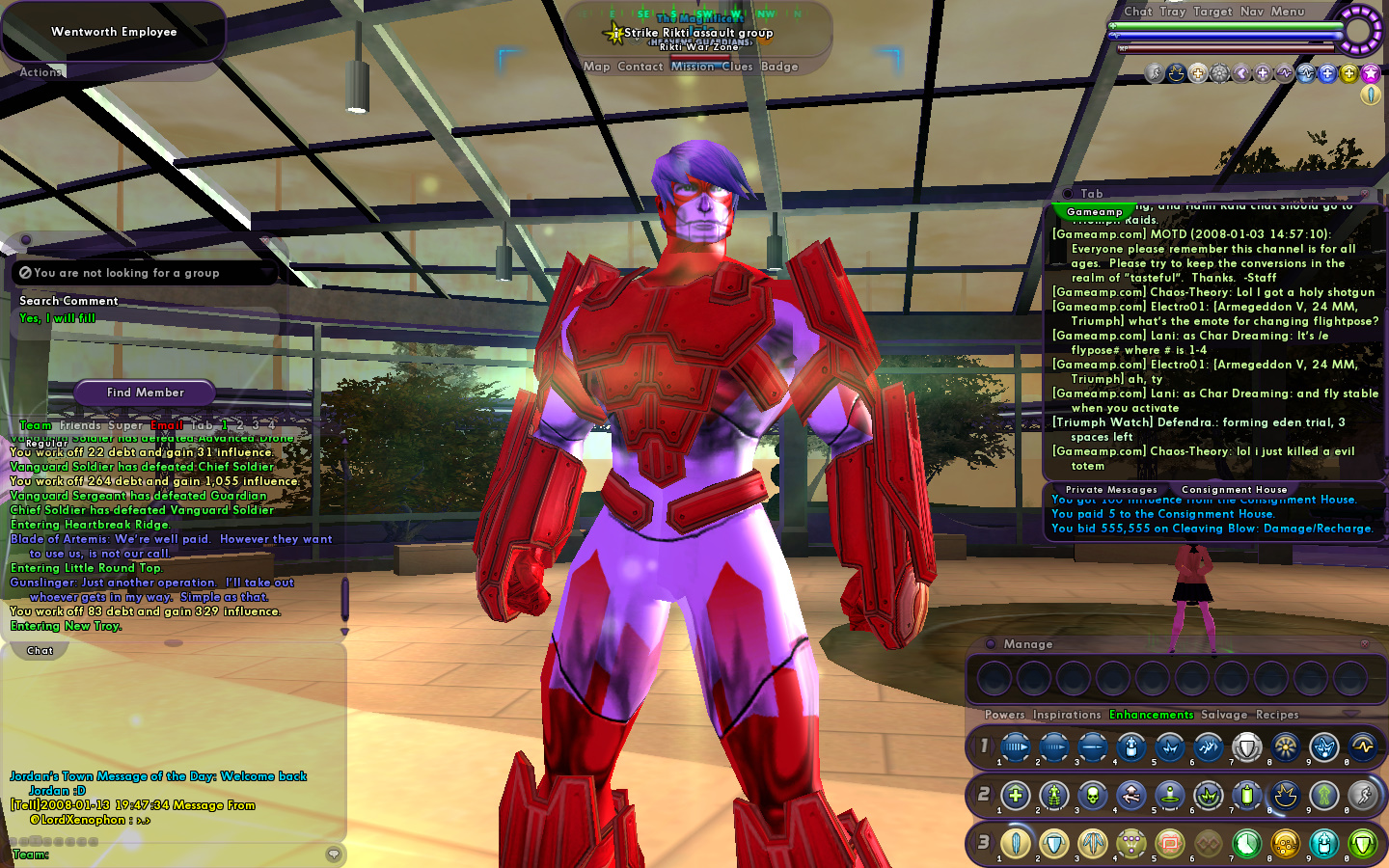Use the green clock power in tray three
Screen dimensions: 1389x868
pyautogui.click(x=1246, y=844)
